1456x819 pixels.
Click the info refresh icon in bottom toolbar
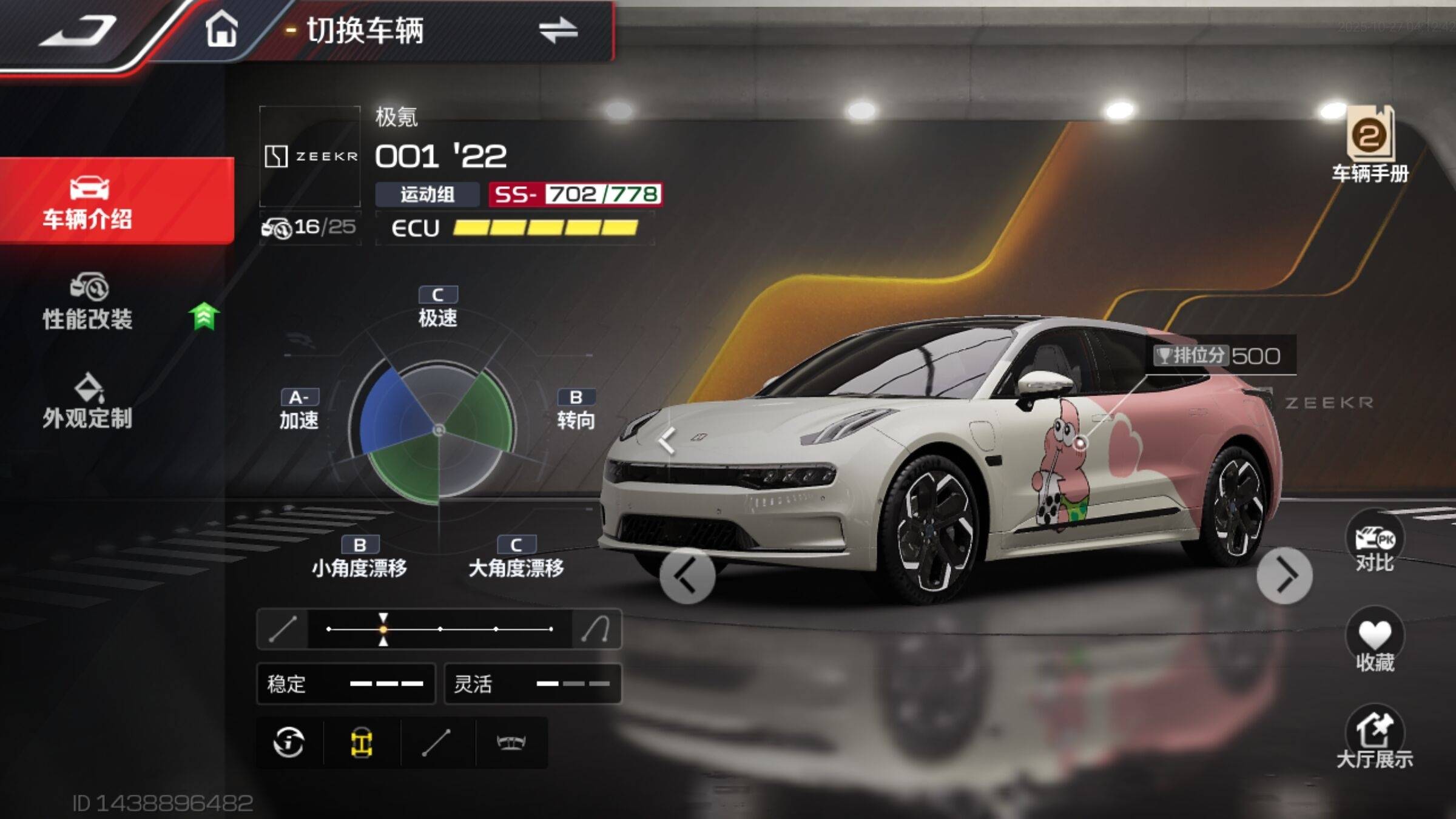pos(289,743)
